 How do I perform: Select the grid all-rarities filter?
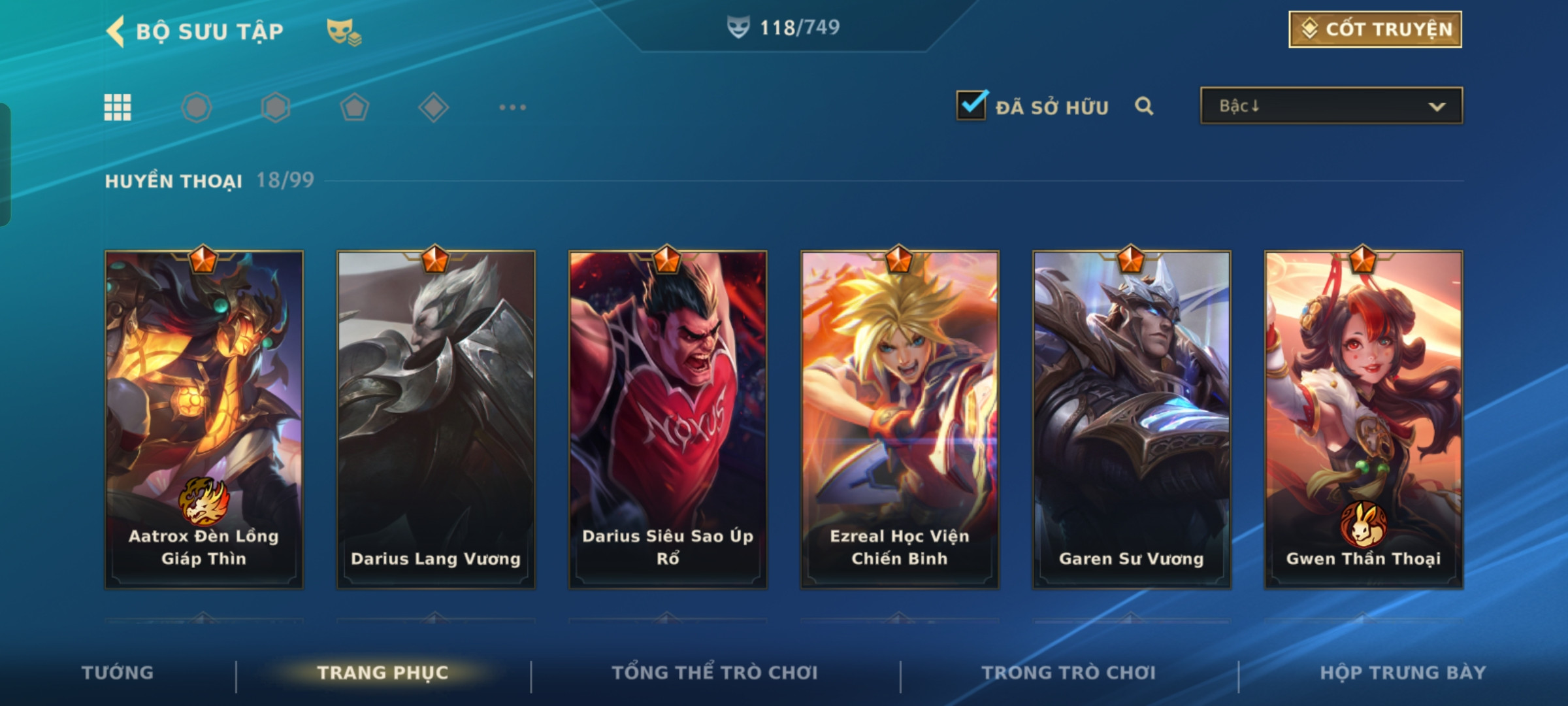[x=118, y=107]
